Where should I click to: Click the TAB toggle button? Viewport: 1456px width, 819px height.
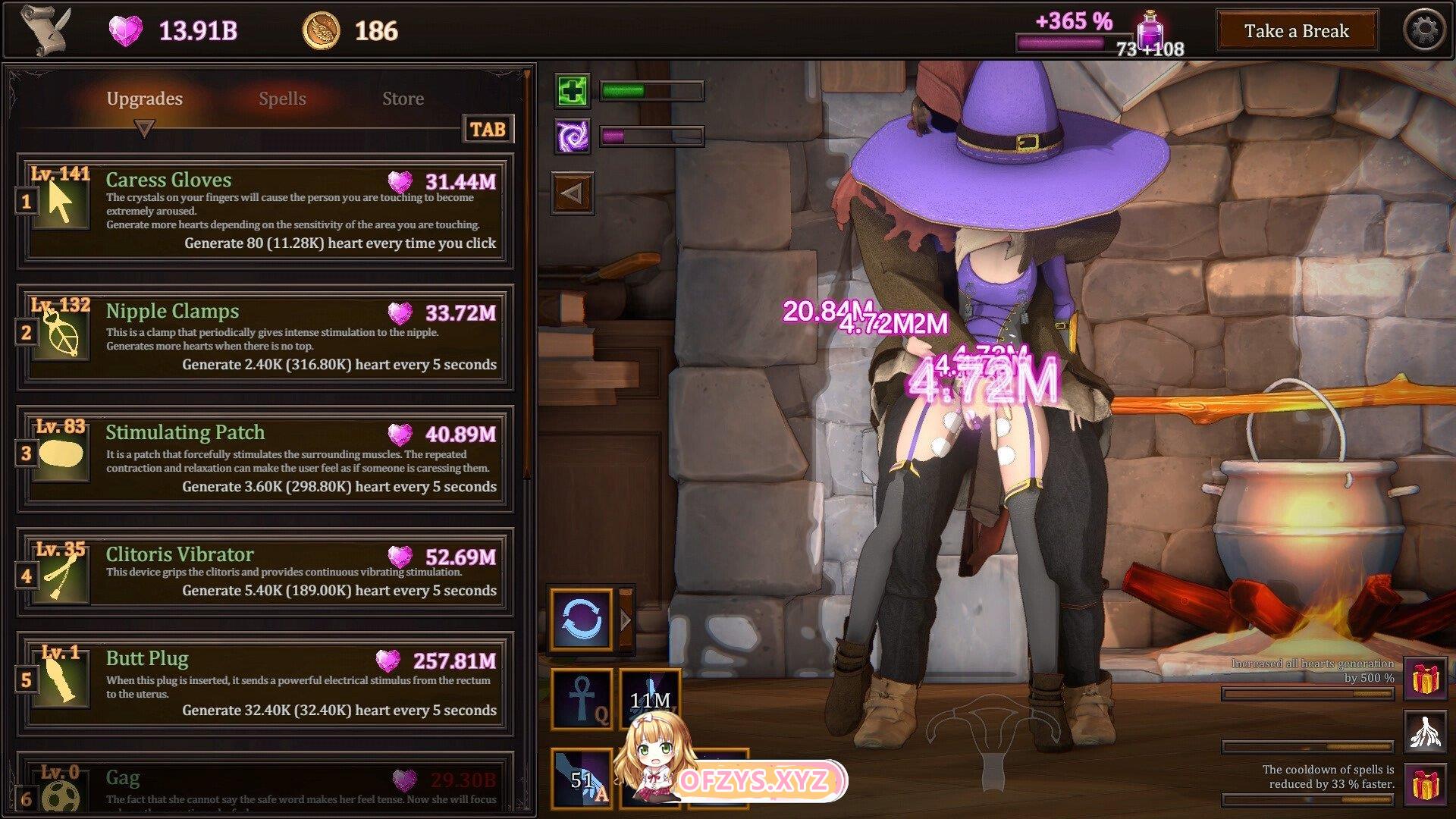[x=488, y=130]
